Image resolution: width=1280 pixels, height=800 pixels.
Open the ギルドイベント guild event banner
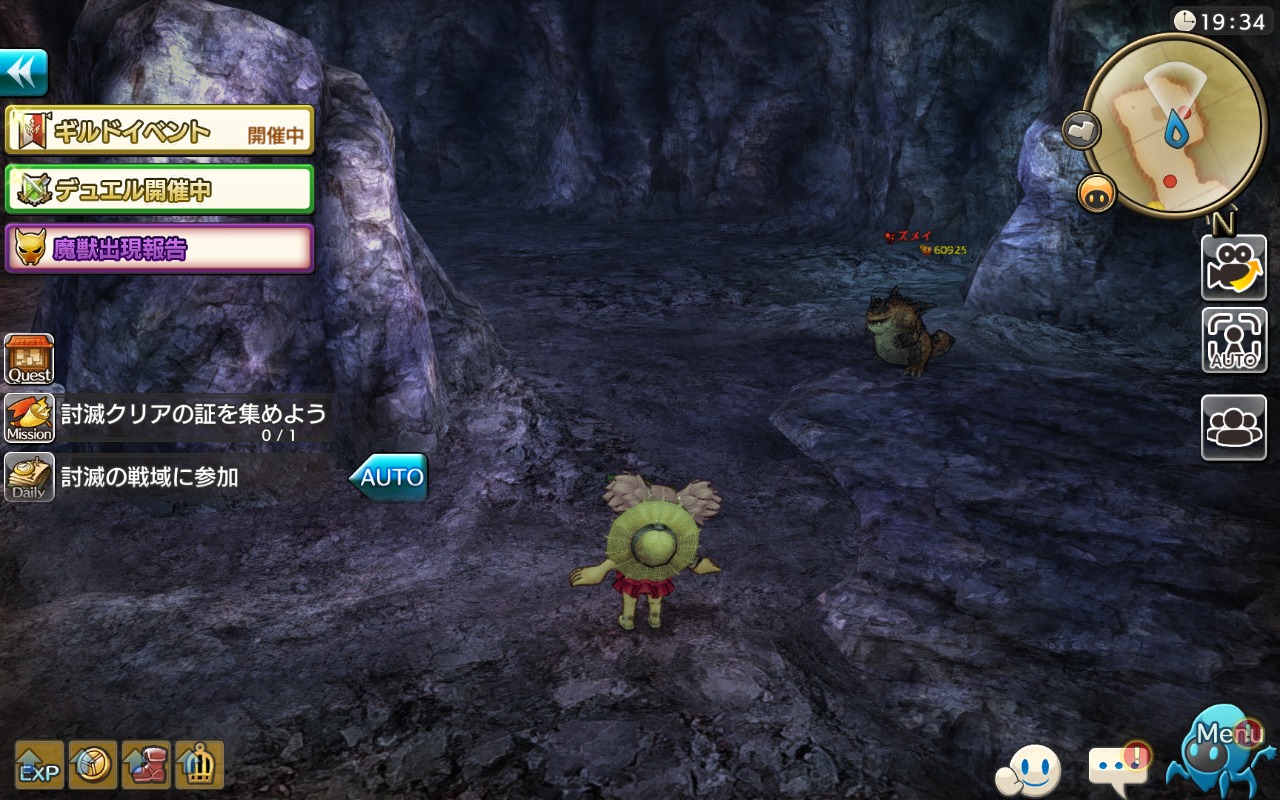point(160,131)
